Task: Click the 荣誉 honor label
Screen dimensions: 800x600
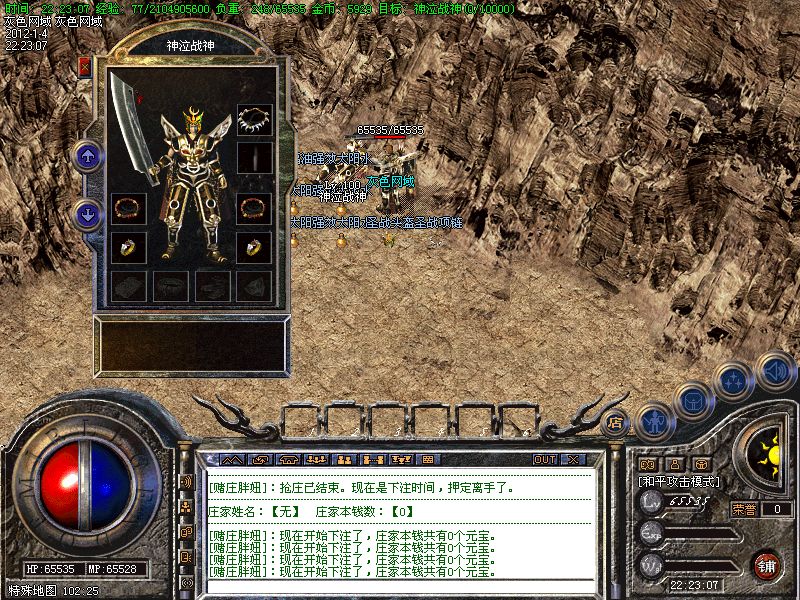Action: click(744, 509)
